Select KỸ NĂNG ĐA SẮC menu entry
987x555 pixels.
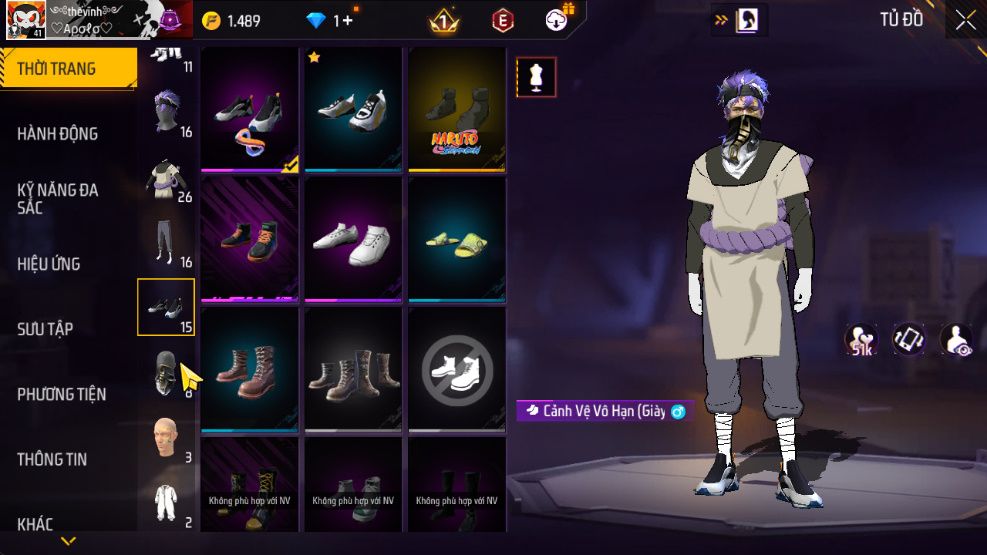[58, 198]
